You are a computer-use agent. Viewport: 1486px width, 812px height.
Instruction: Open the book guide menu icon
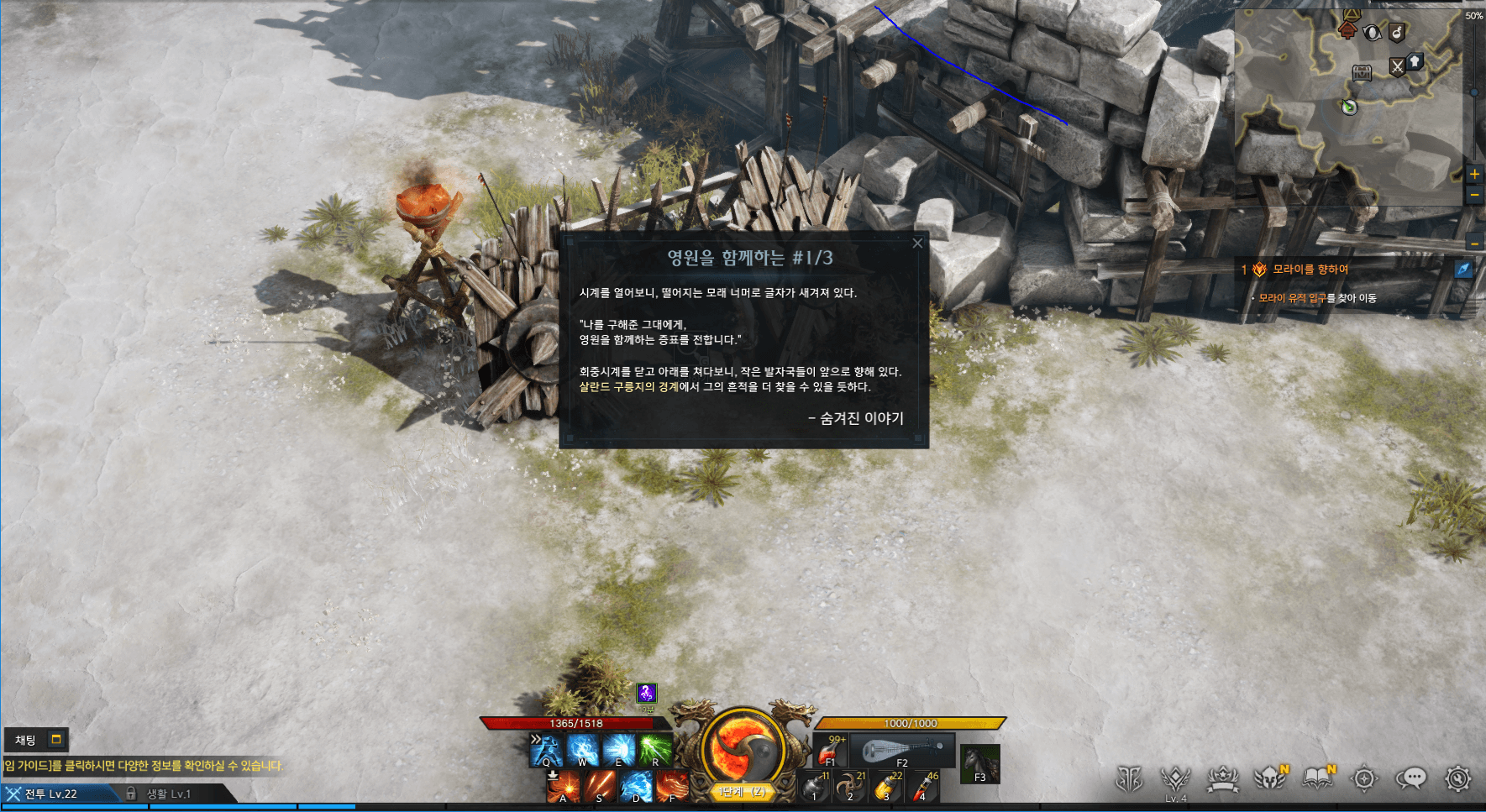[1318, 779]
